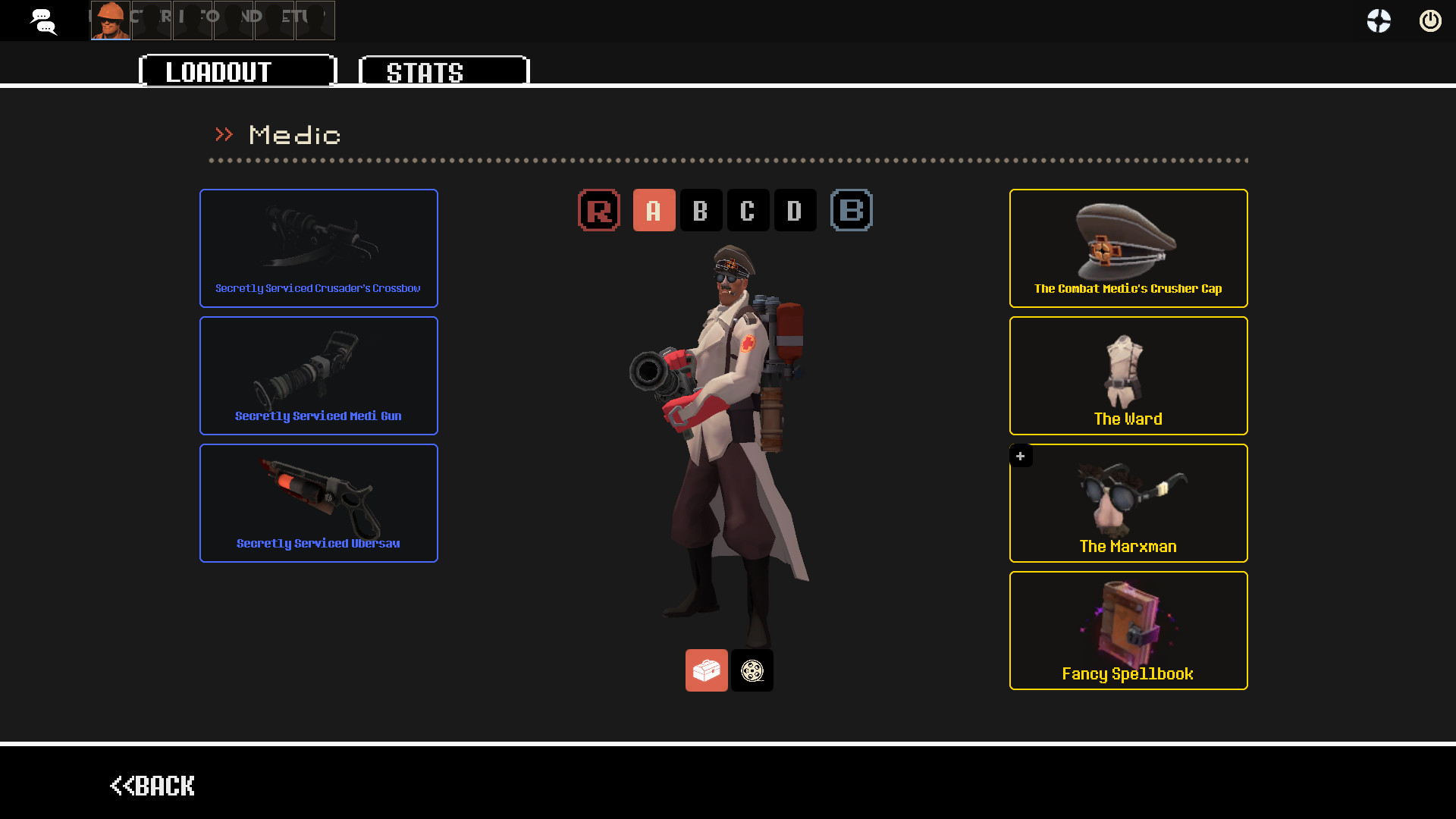Select the active preset A slot
Image resolution: width=1456 pixels, height=819 pixels.
click(654, 210)
